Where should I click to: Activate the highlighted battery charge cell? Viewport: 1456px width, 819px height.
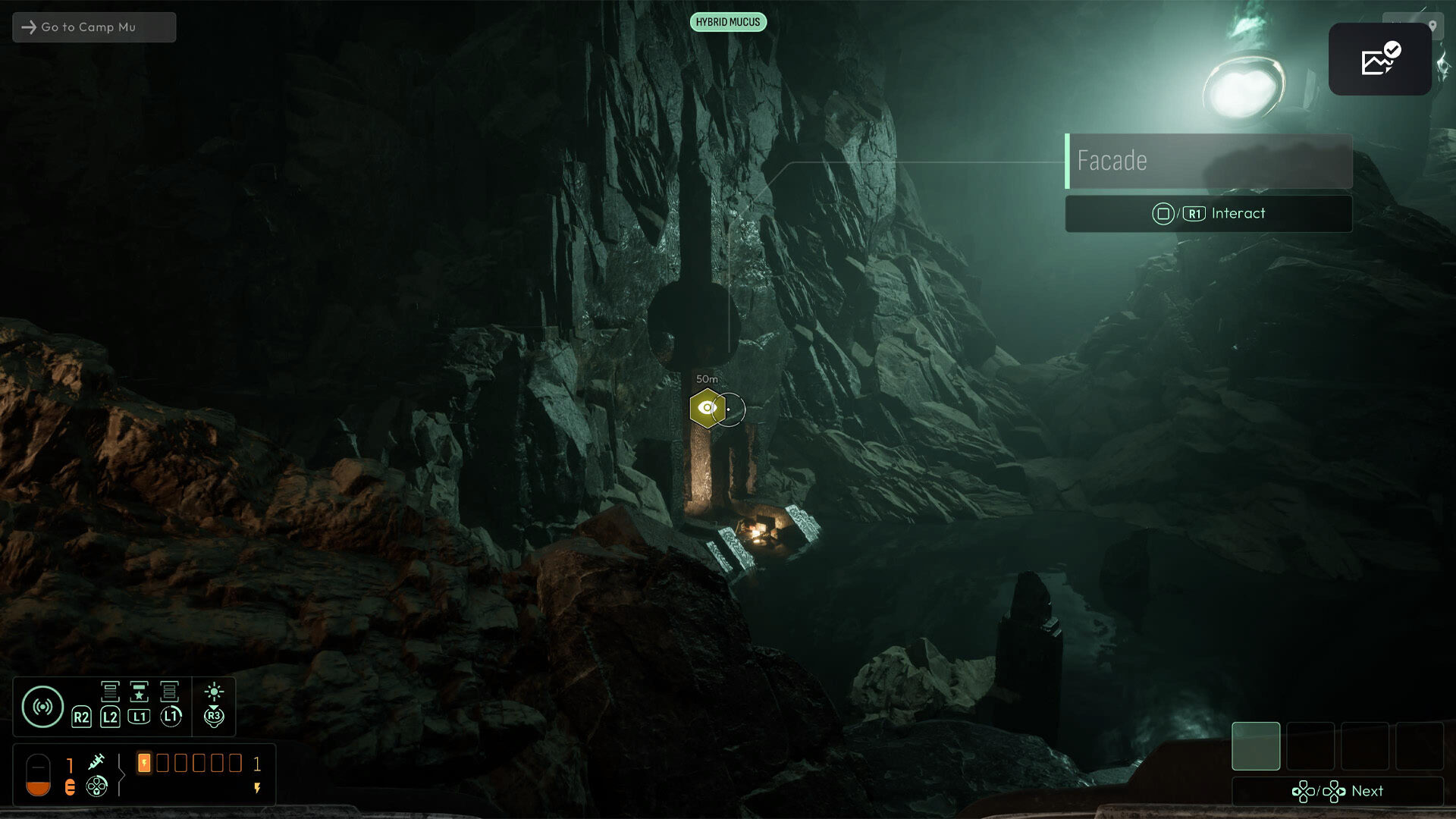click(x=144, y=764)
